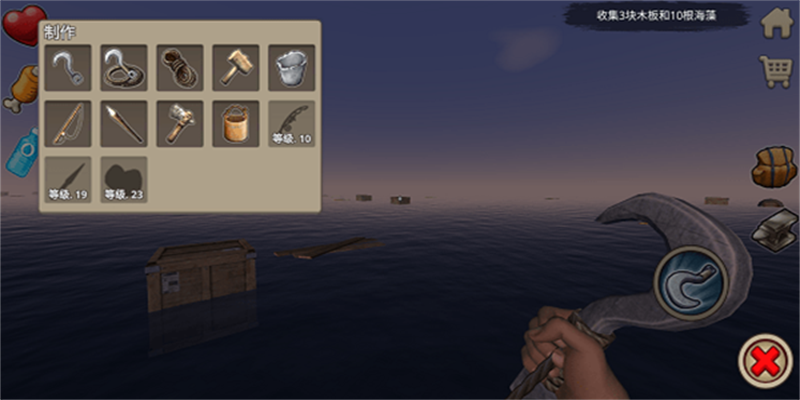Click the locked level 19 recipe
800x400 pixels.
(x=68, y=180)
